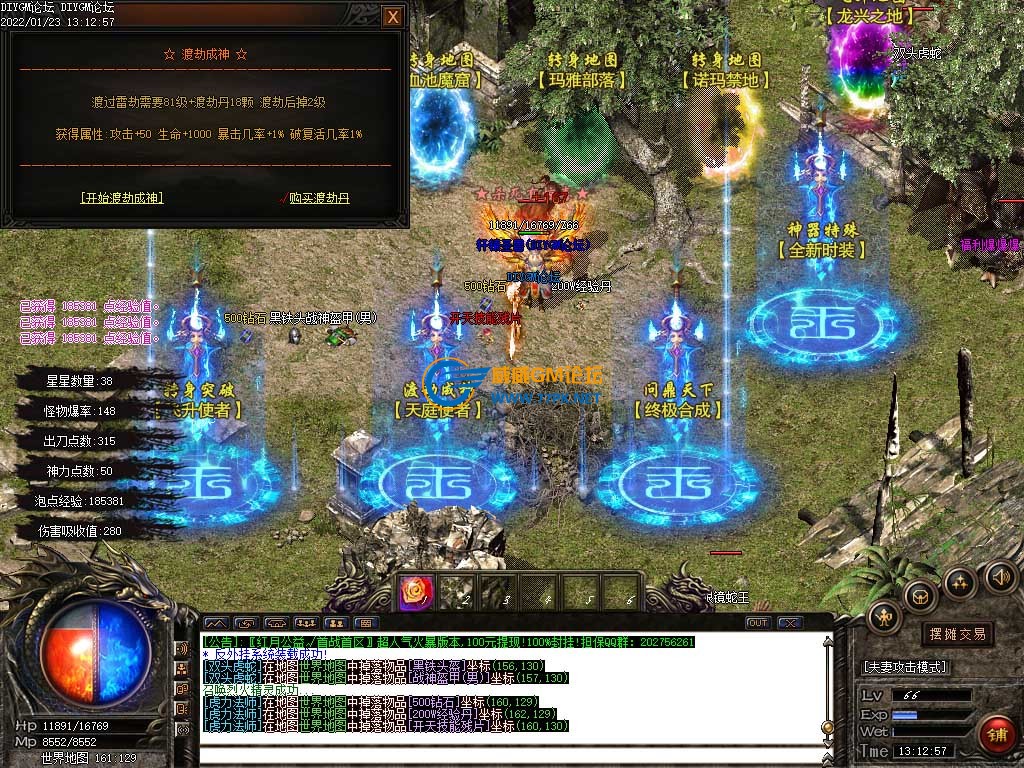This screenshot has height=768, width=1024.
Task: Toggle the speaker sound icon
Action: pos(1000,577)
